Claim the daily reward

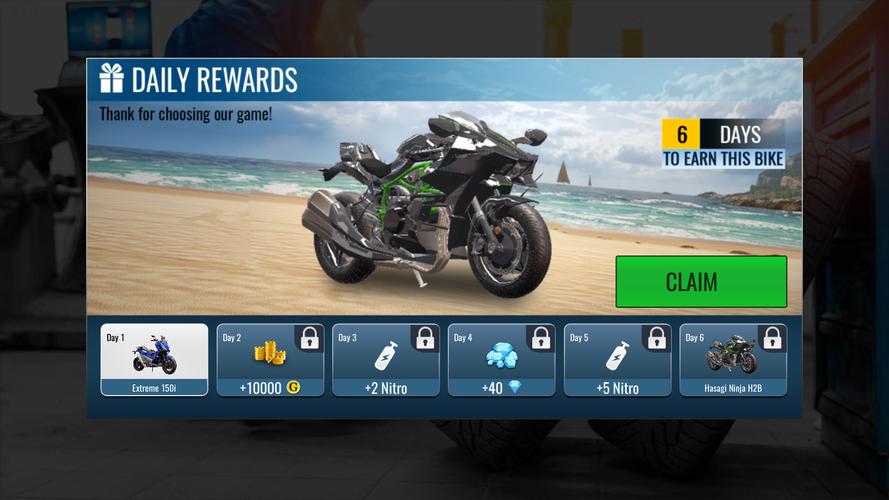(x=700, y=281)
